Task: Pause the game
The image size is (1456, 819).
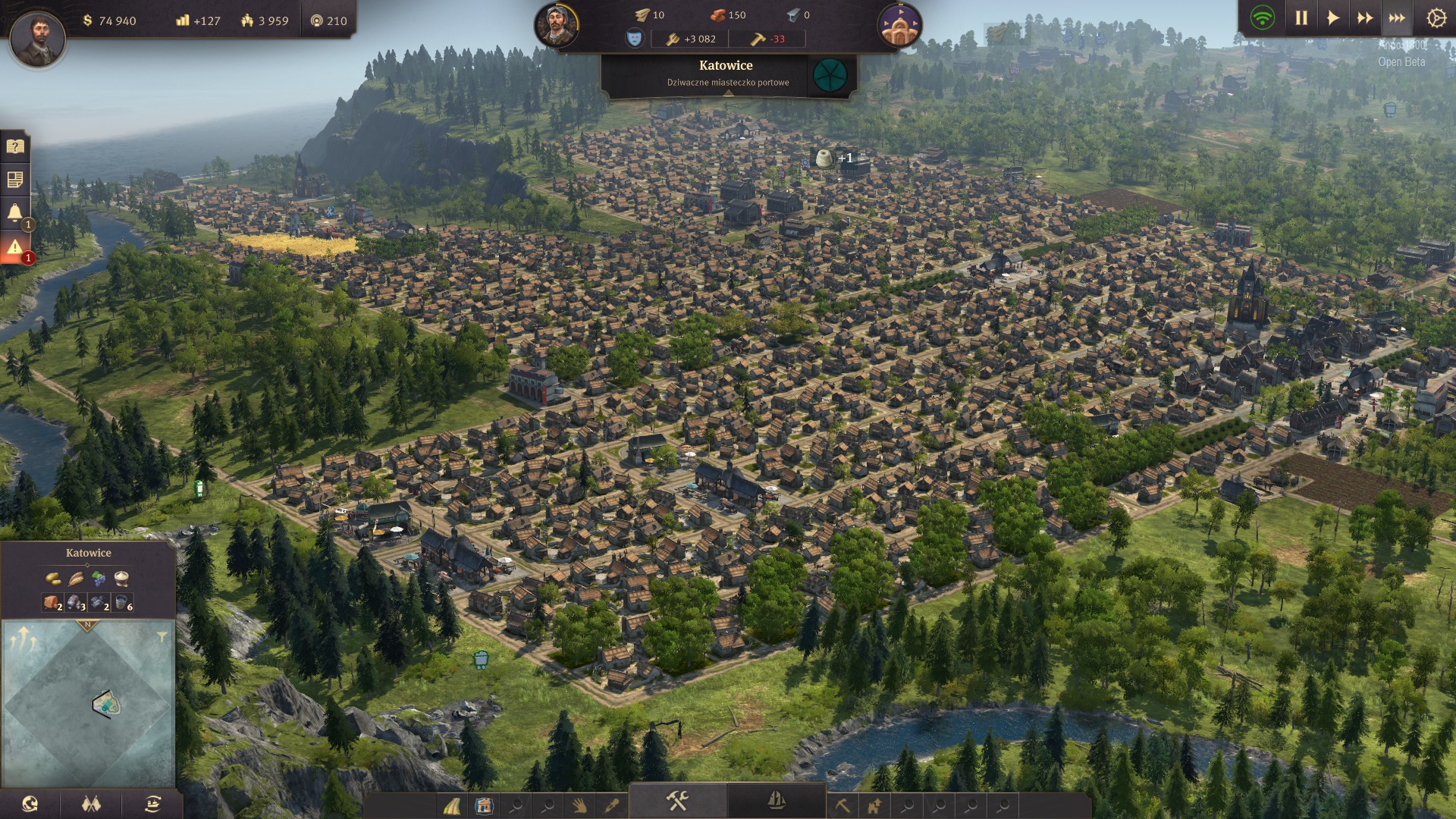Action: (1301, 18)
